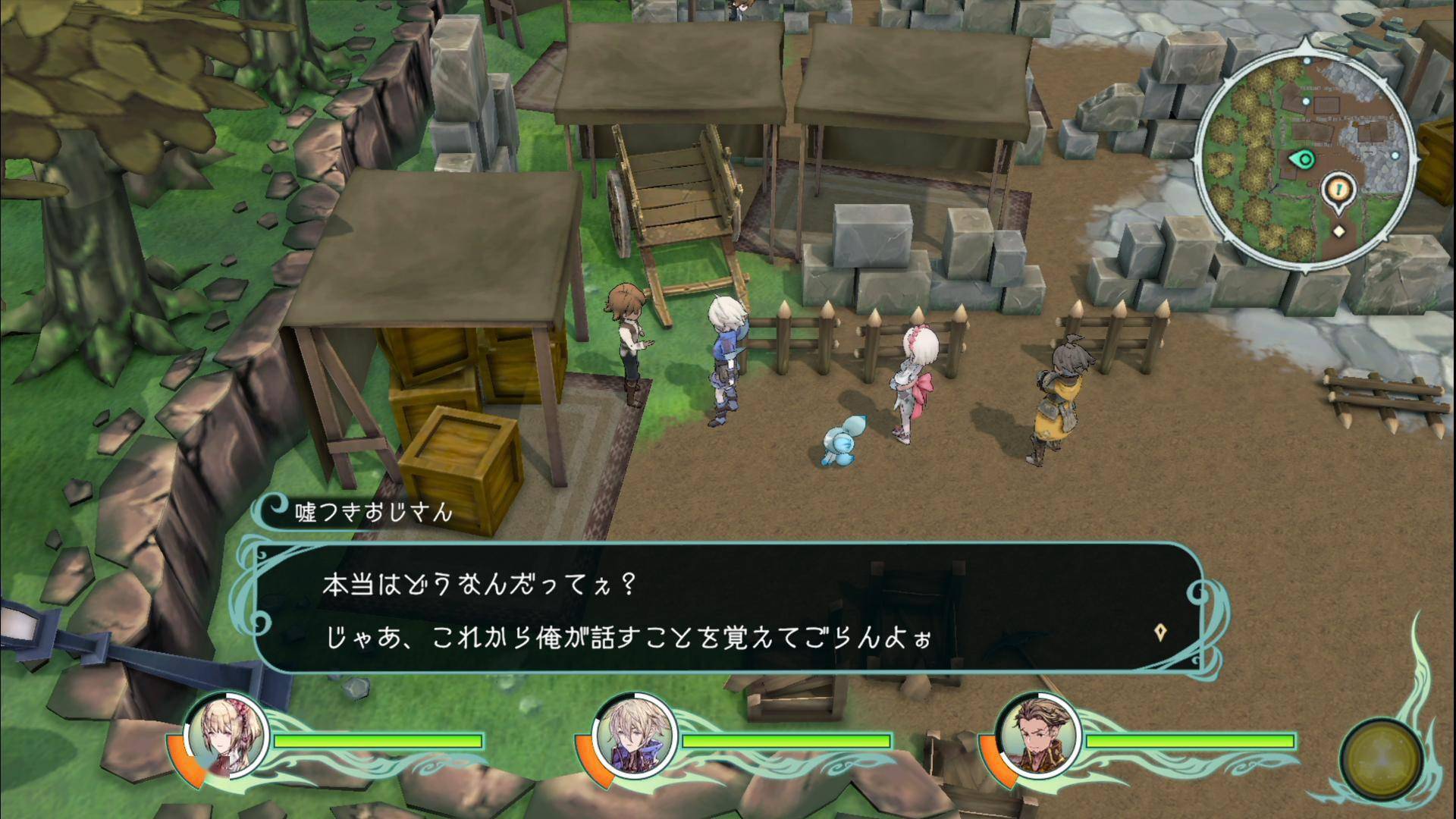Image resolution: width=1456 pixels, height=819 pixels.
Task: Click the NPC in yellow standing by the fence
Action: click(1056, 402)
